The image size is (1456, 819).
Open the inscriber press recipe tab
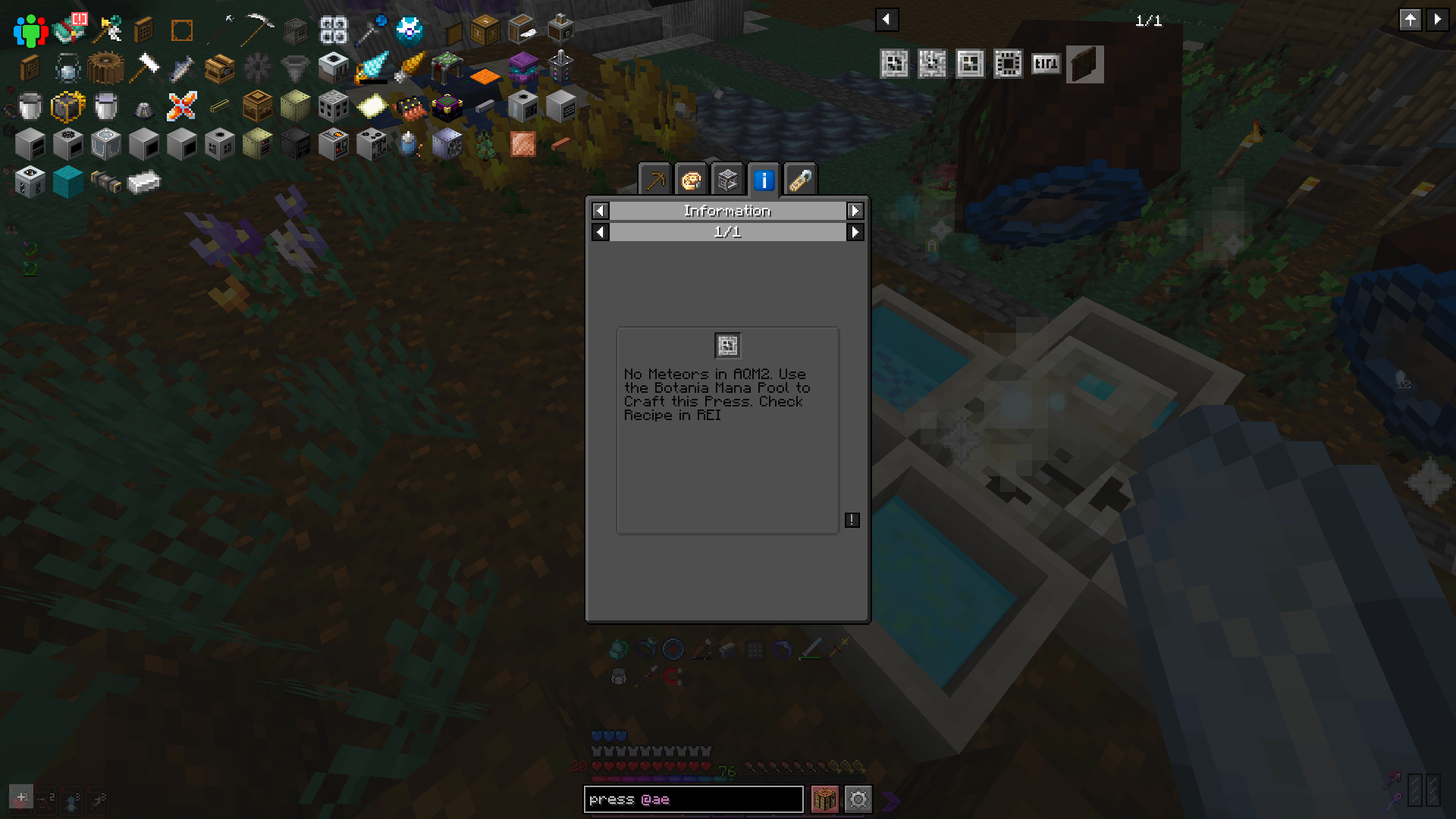click(x=727, y=180)
